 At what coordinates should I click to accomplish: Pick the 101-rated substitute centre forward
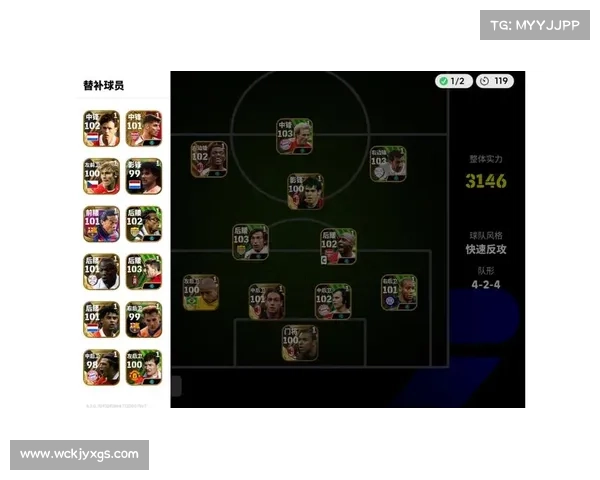[144, 129]
